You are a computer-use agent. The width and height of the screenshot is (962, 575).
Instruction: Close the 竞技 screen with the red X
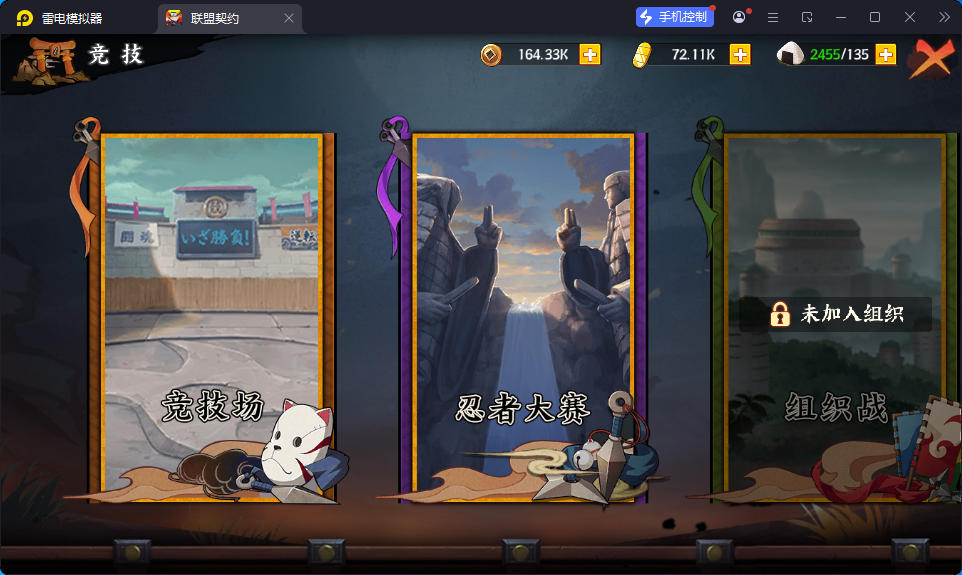(931, 59)
